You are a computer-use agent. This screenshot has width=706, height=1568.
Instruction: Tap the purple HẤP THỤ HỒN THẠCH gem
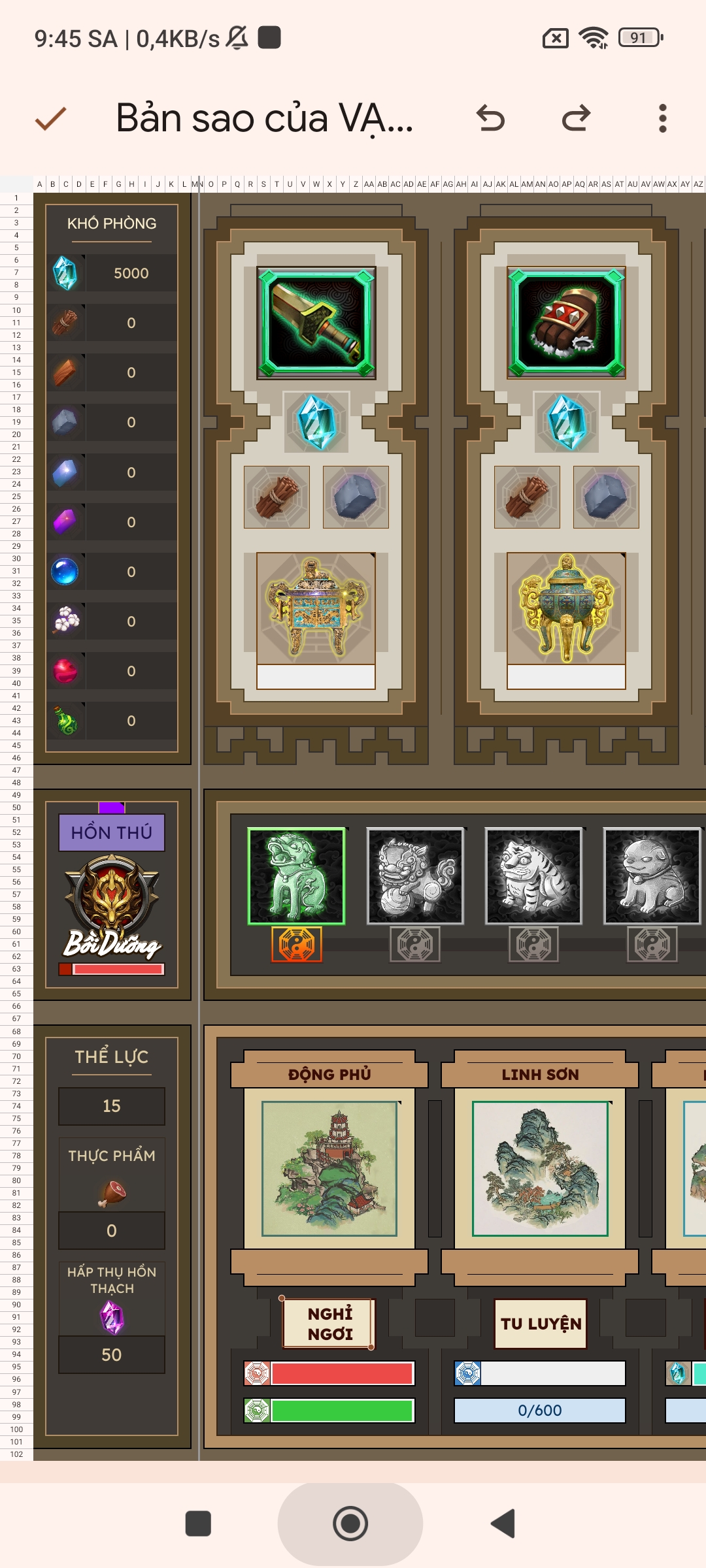tap(112, 1317)
